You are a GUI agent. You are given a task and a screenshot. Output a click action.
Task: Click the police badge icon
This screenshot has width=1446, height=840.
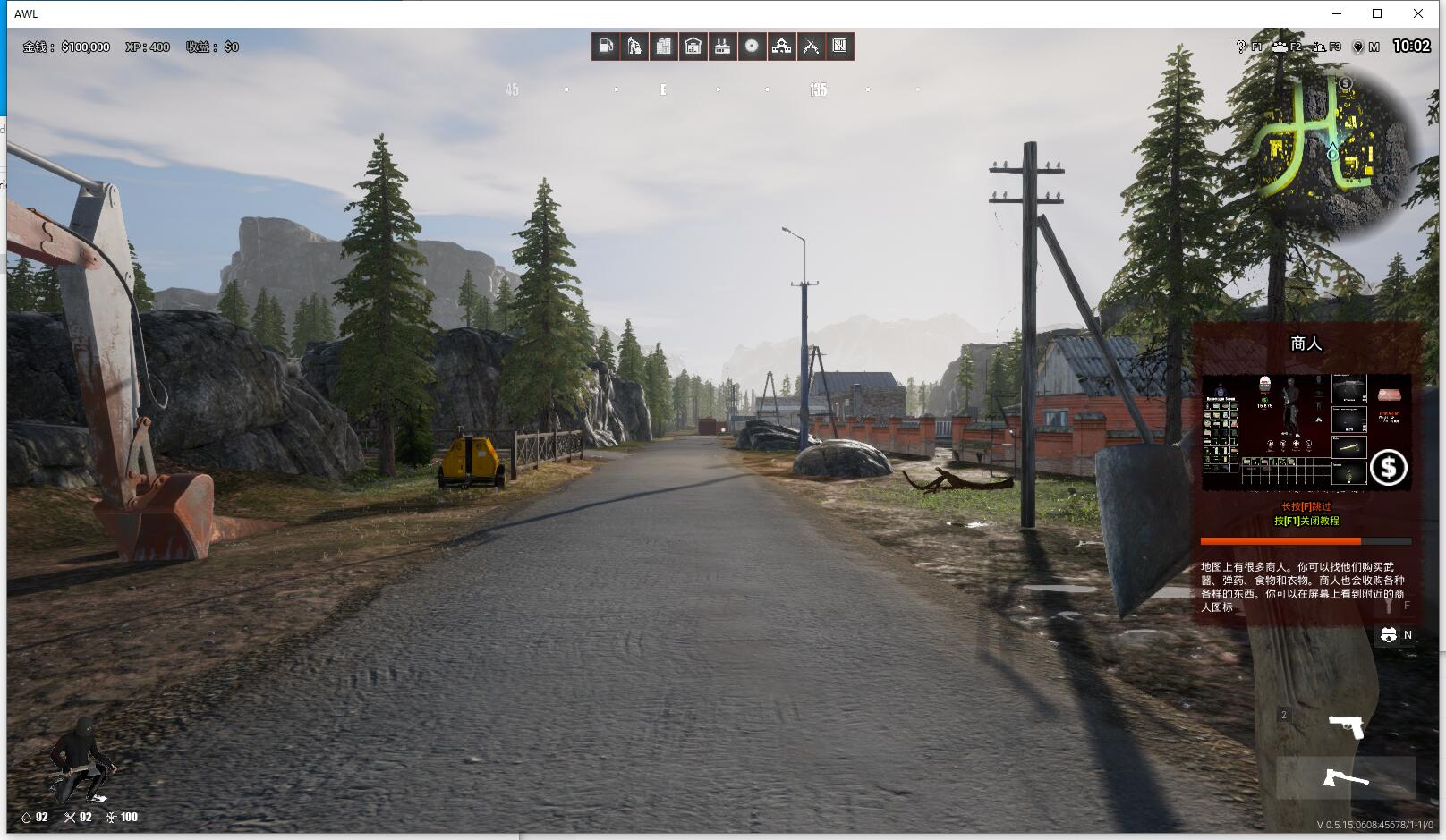click(x=1388, y=635)
